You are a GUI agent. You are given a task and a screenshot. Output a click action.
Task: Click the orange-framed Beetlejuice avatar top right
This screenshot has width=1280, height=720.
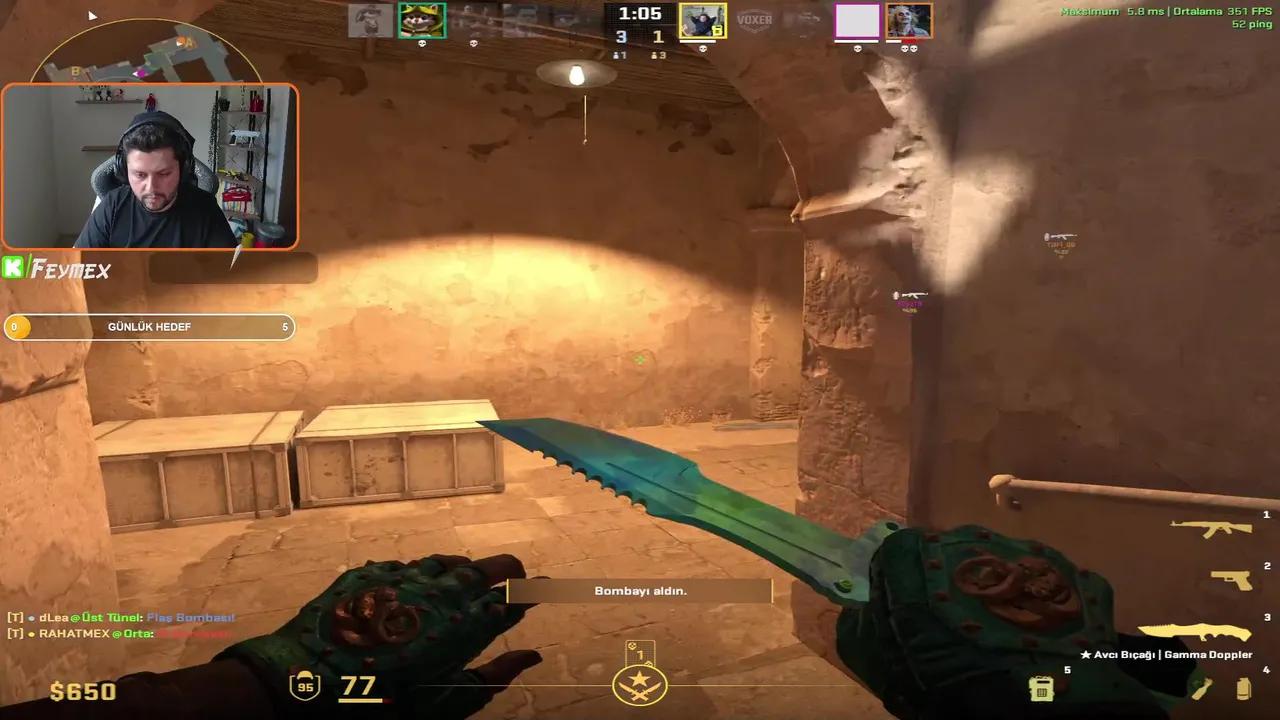907,20
